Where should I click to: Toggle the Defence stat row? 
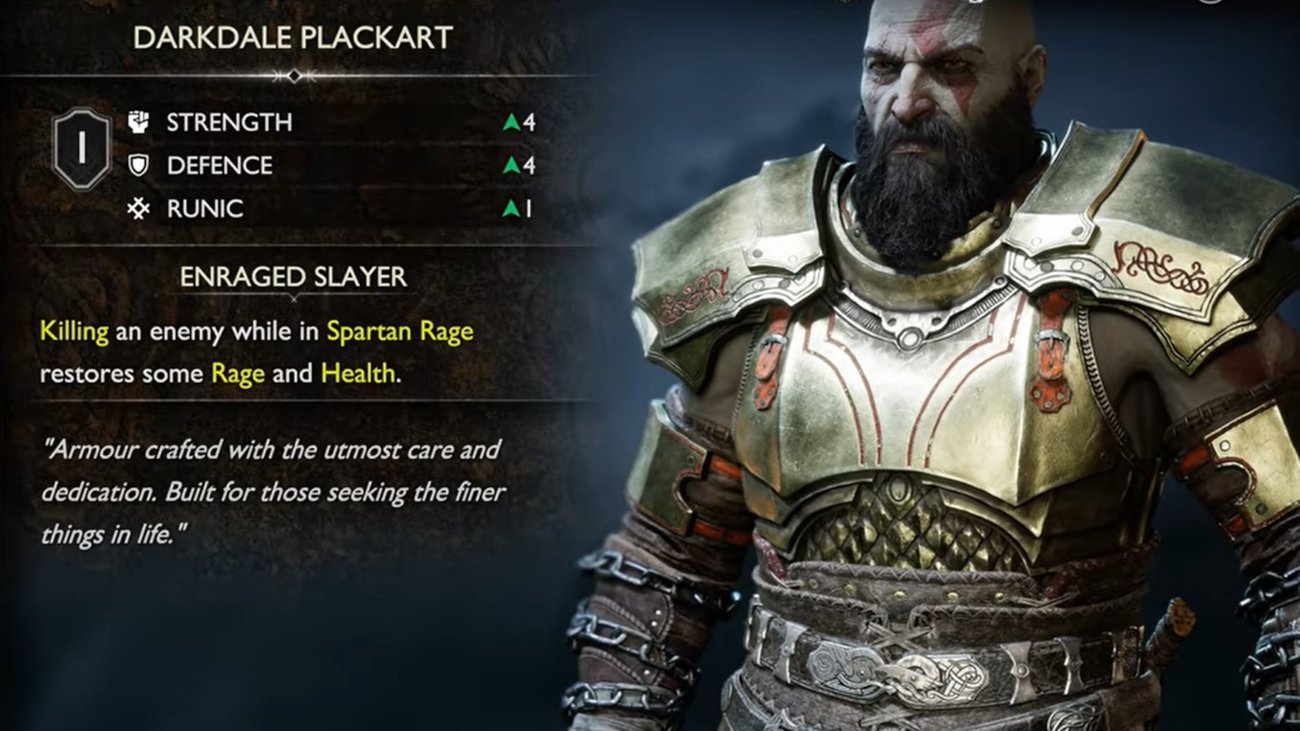point(300,166)
